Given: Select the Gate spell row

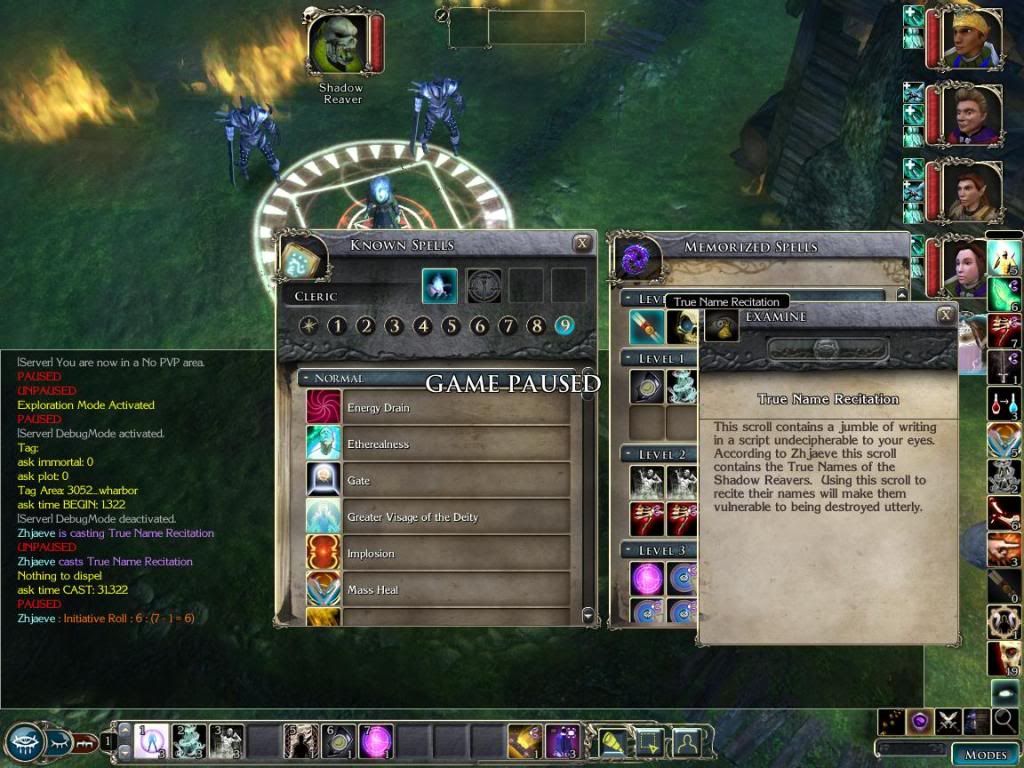Looking at the screenshot, I should point(439,481).
